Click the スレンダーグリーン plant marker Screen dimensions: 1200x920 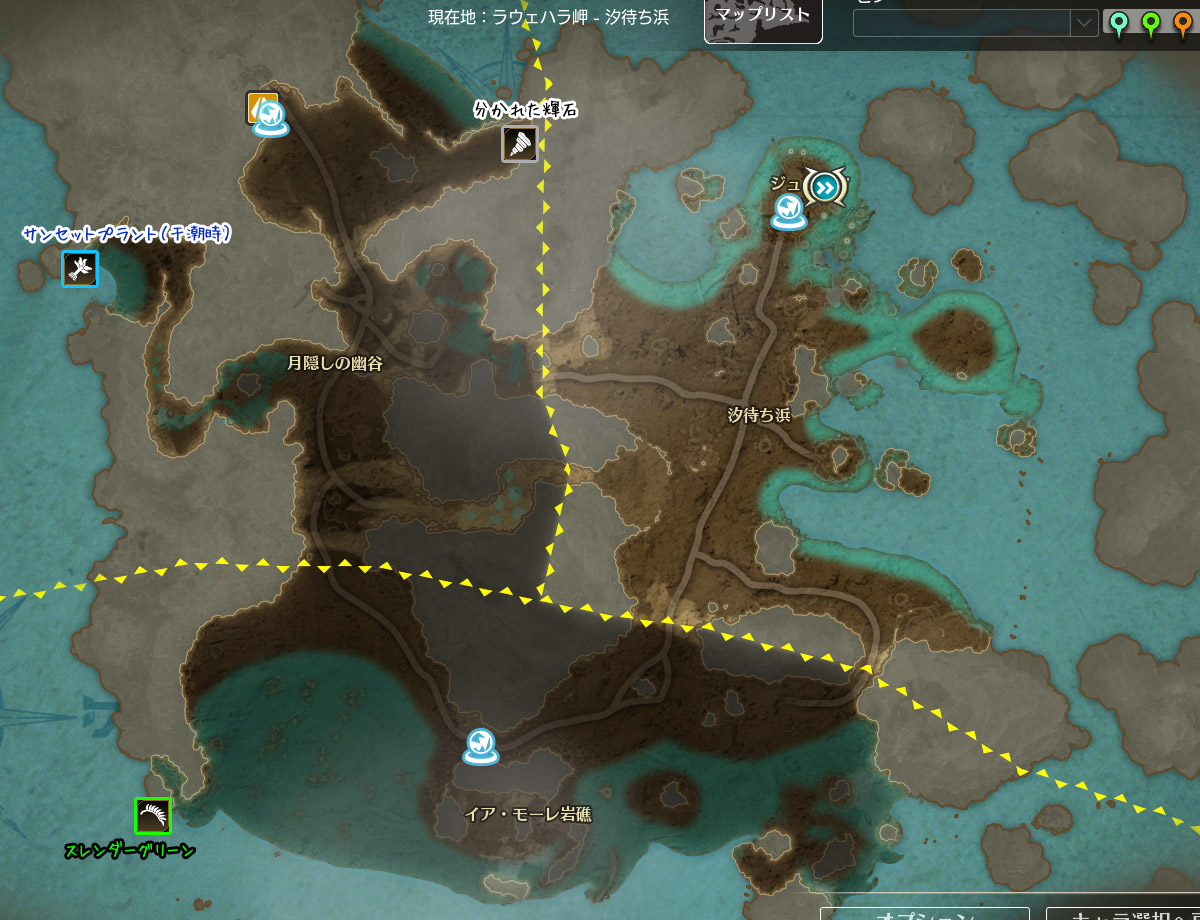pyautogui.click(x=153, y=816)
